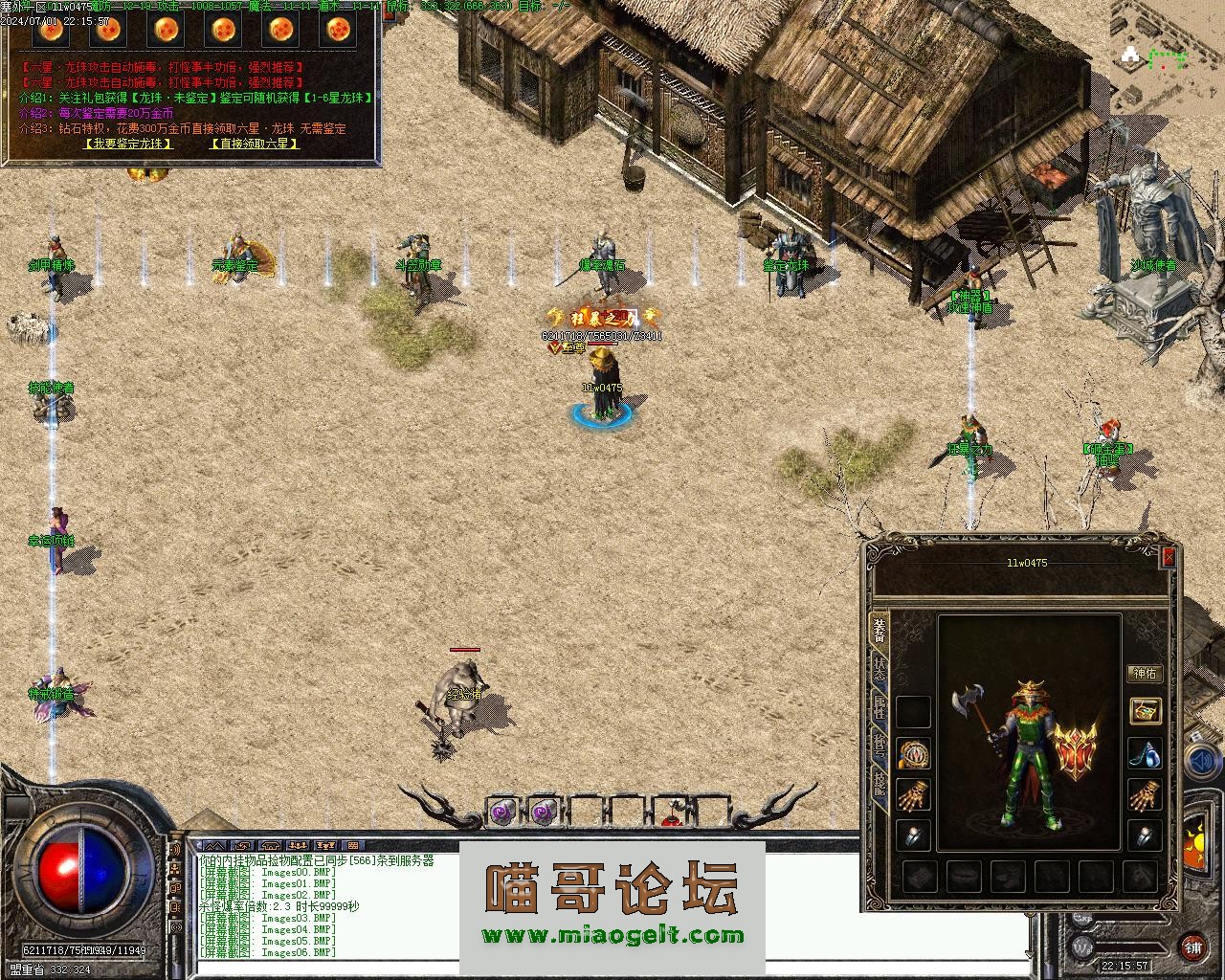Choose the 直接领取六星 link
Image resolution: width=1225 pixels, height=980 pixels.
[x=254, y=144]
